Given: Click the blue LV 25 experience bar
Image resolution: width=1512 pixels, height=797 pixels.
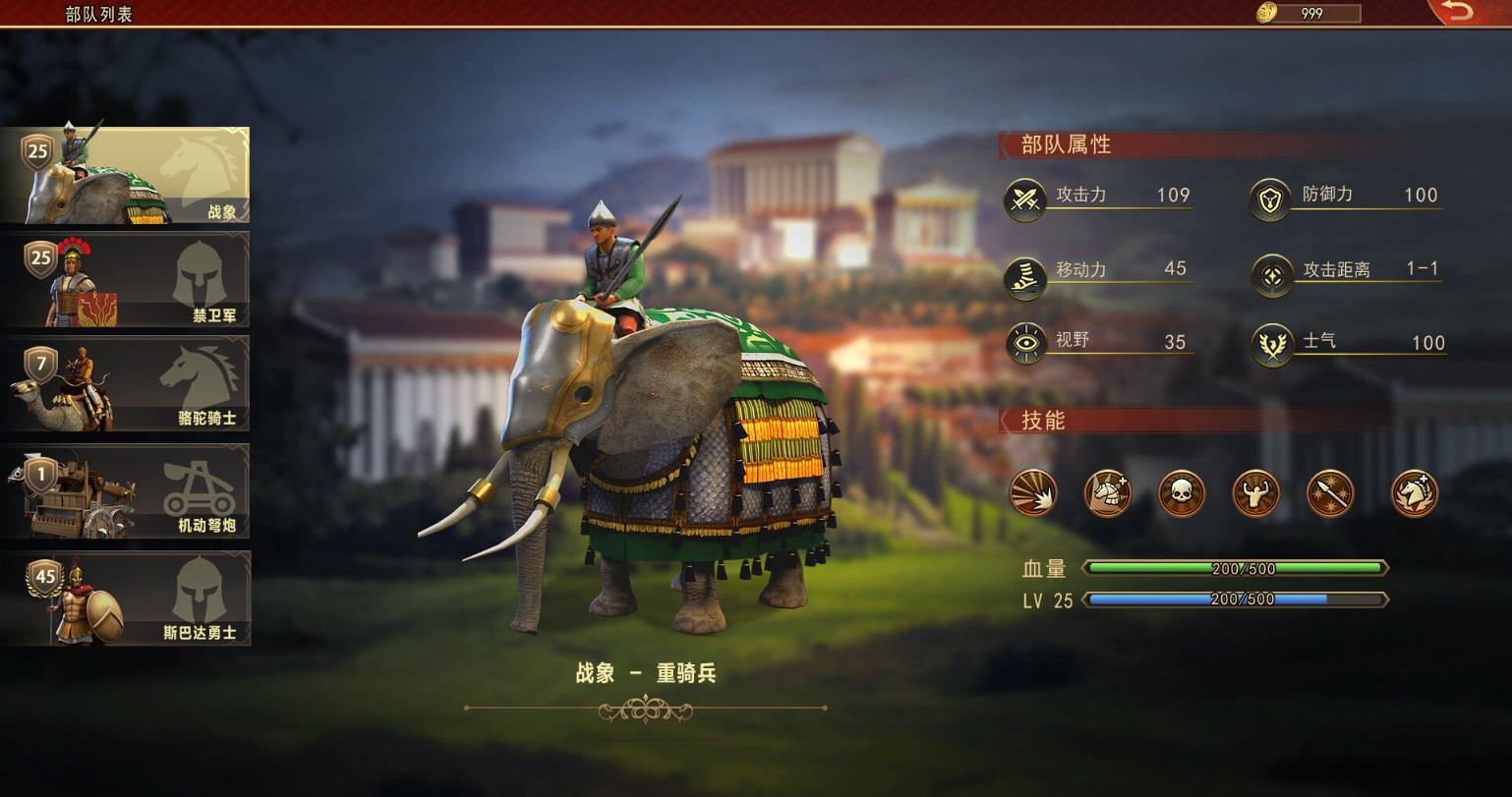Looking at the screenshot, I should coord(1234,598).
